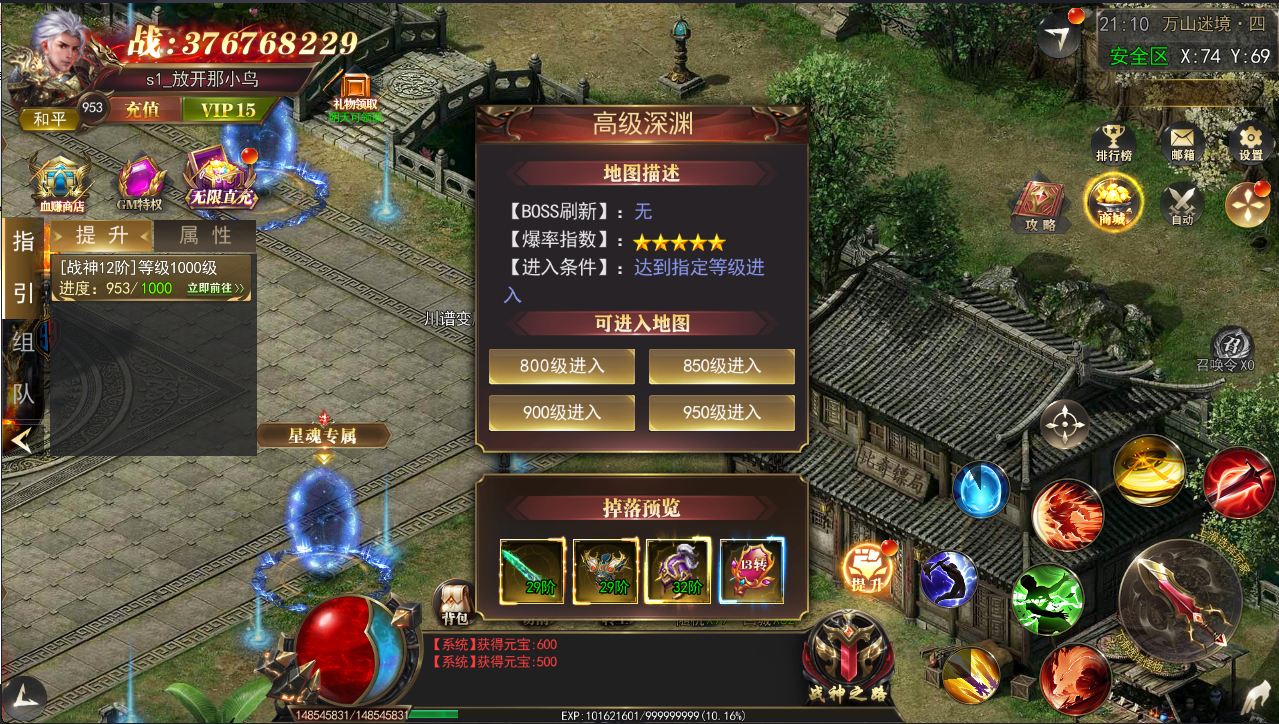Inspect the 13转 drop preview item

click(x=752, y=571)
